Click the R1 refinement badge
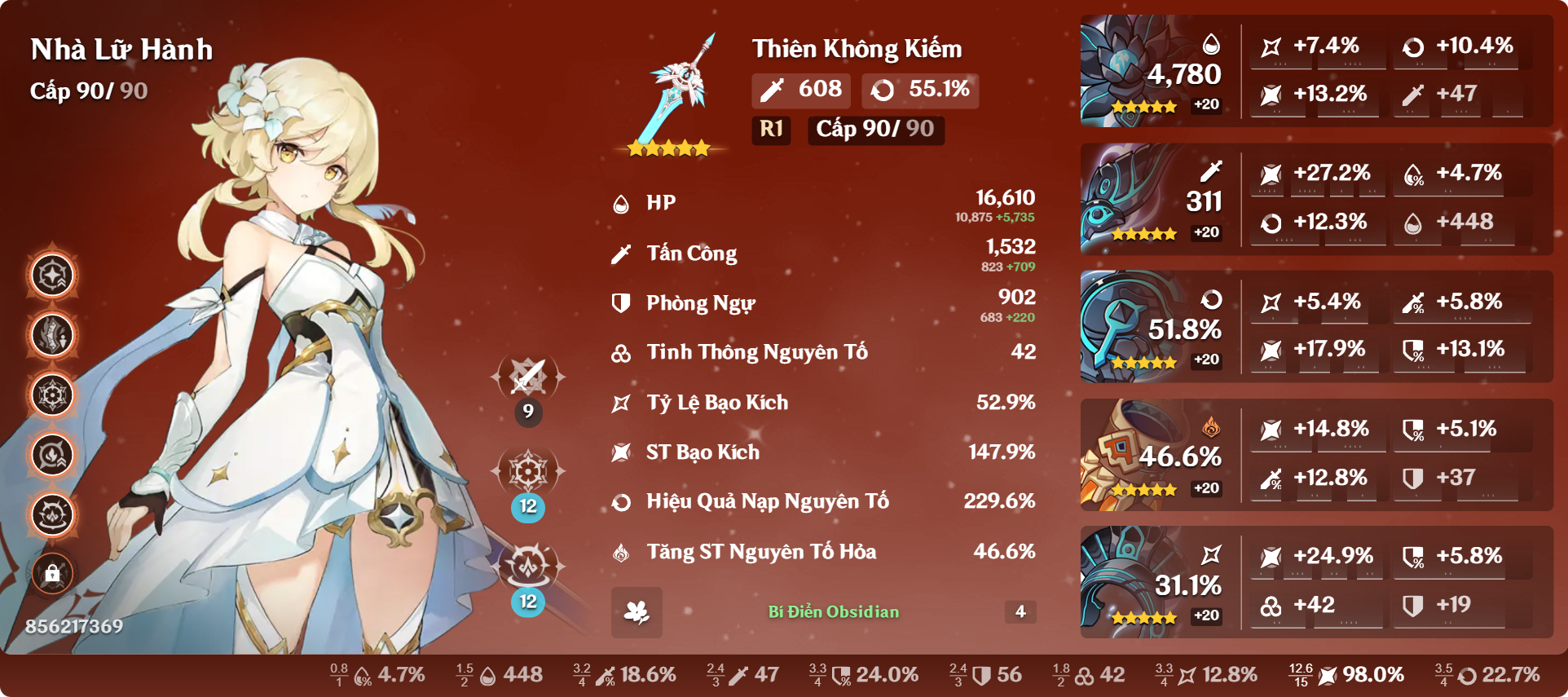The height and width of the screenshot is (697, 1568). tap(770, 130)
